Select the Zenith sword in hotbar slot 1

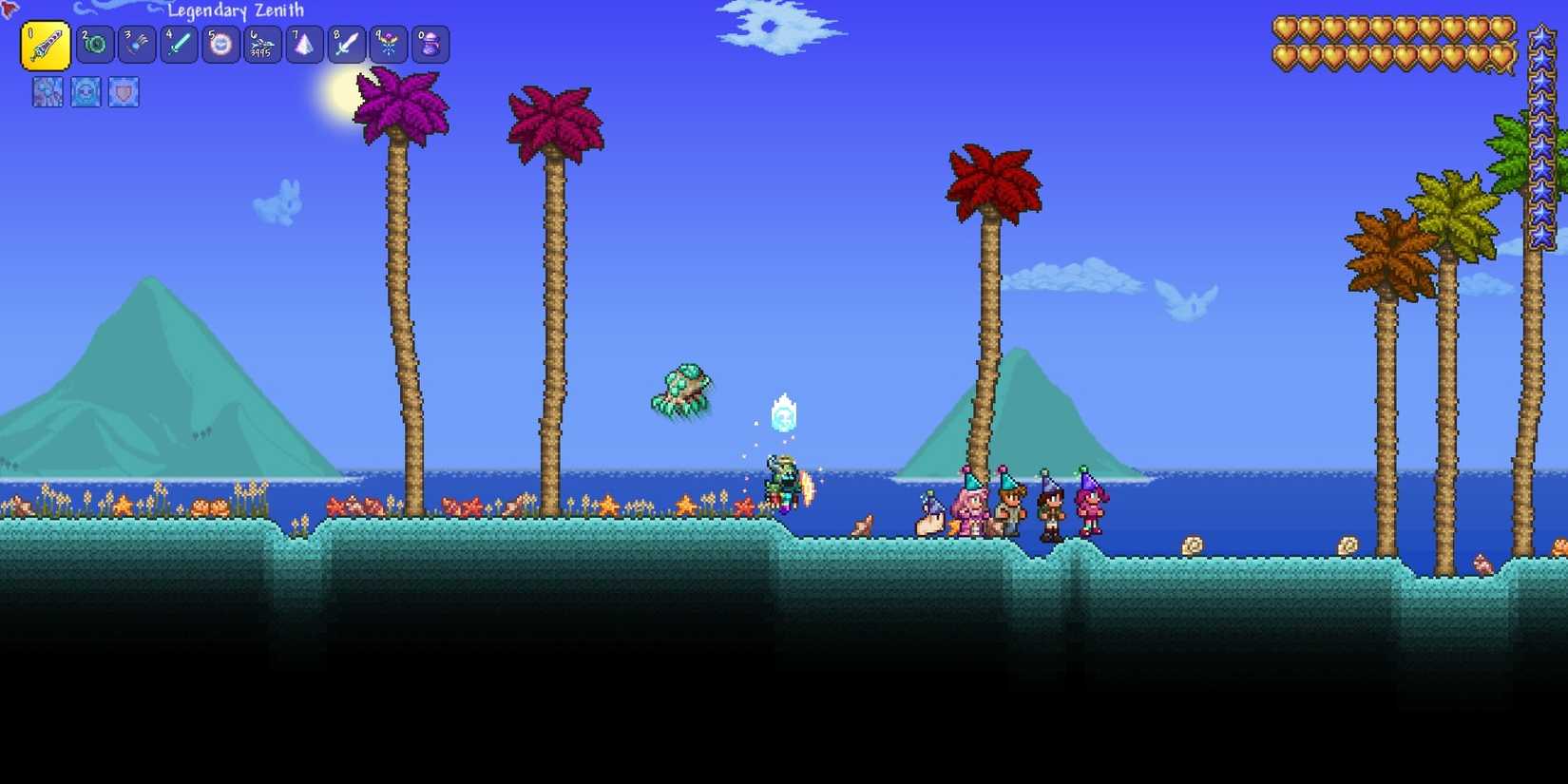(x=46, y=44)
